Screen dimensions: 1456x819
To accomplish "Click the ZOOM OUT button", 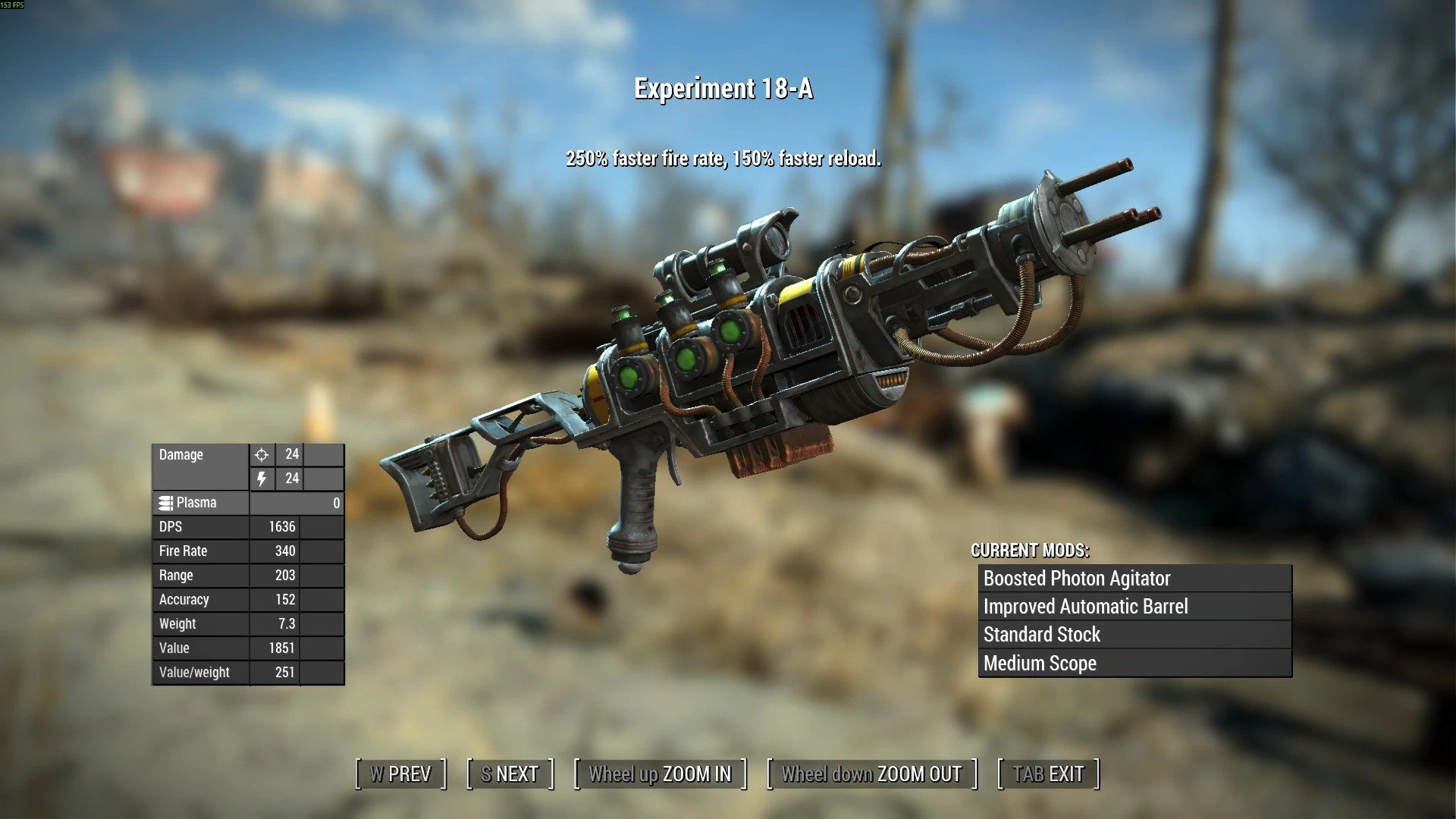I will [x=871, y=774].
